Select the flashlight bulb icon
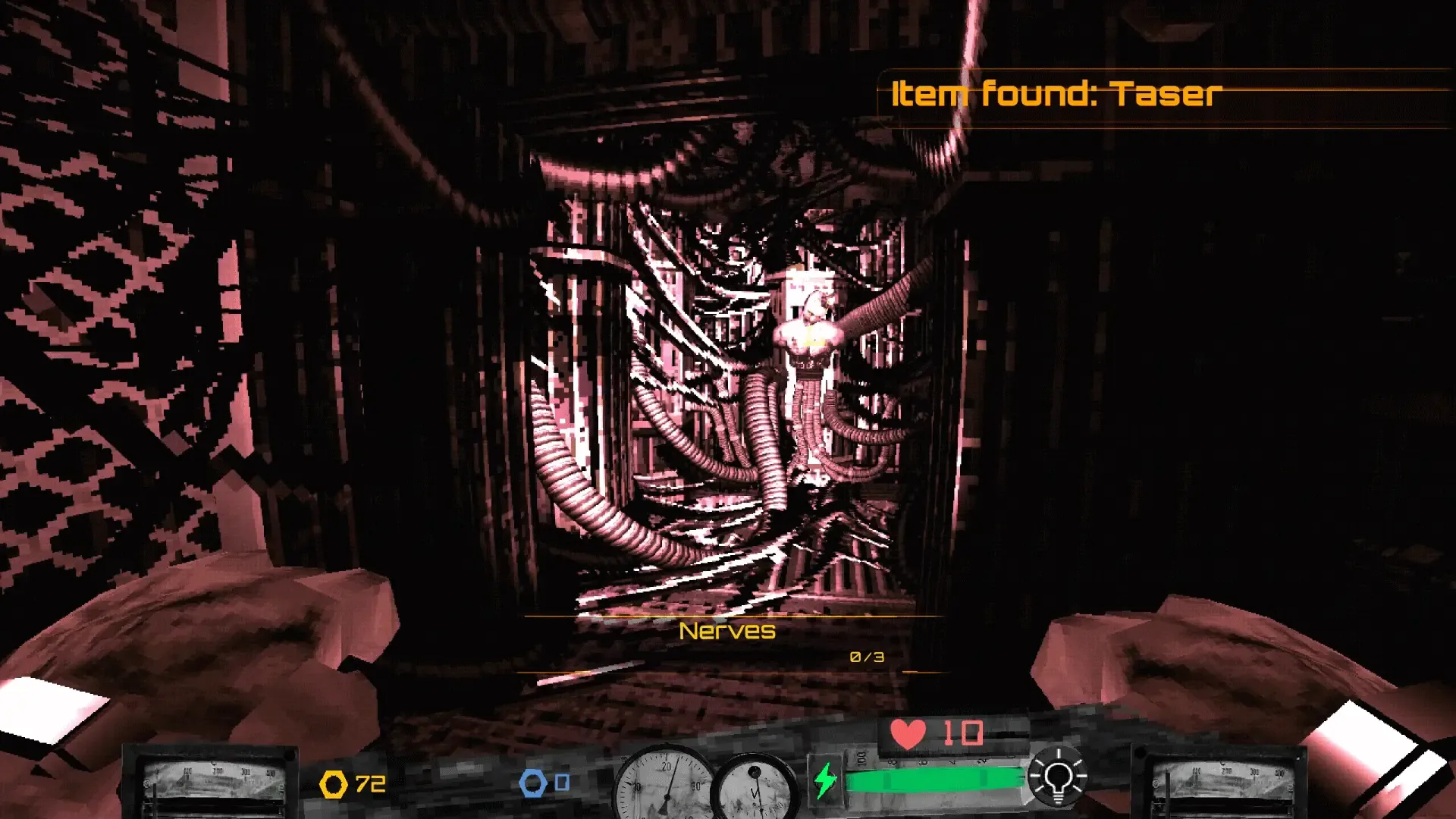This screenshot has height=819, width=1456. coord(1059,778)
